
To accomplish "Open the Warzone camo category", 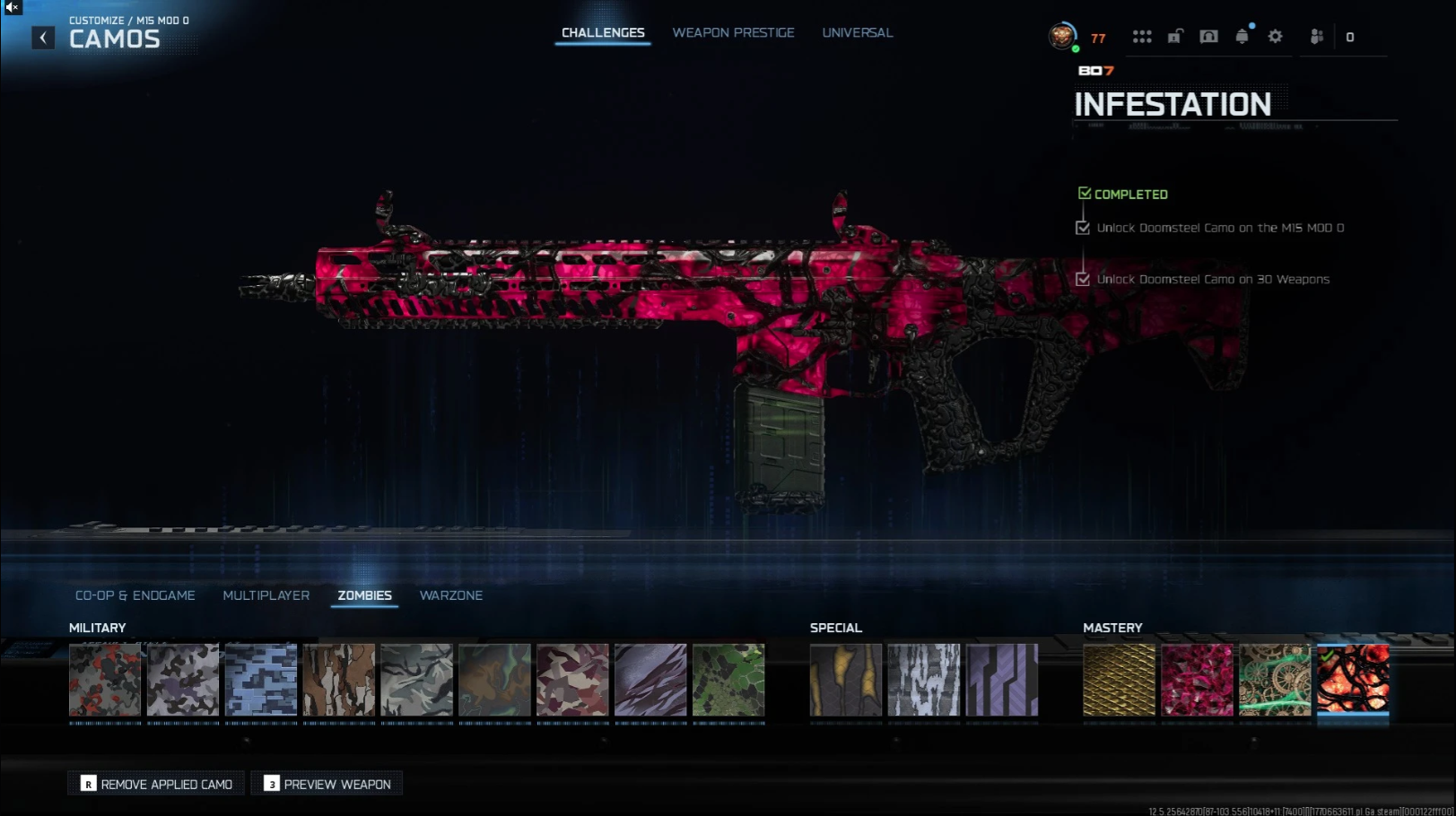I will point(450,595).
